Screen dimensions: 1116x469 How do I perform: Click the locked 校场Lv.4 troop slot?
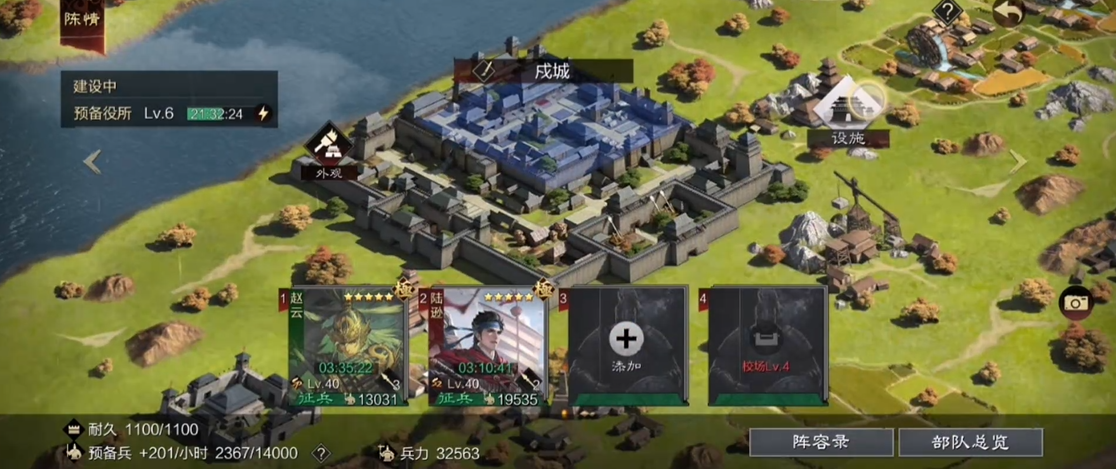767,346
